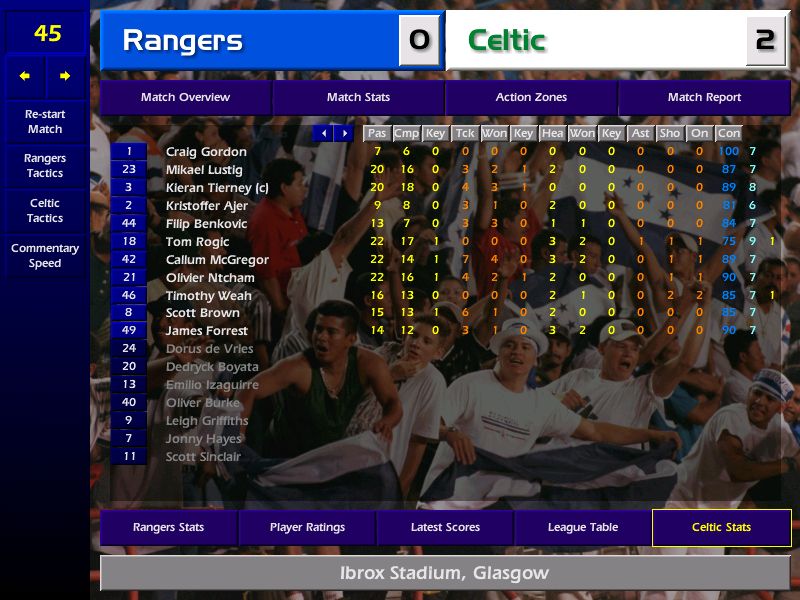Open the Match Report

tap(704, 97)
